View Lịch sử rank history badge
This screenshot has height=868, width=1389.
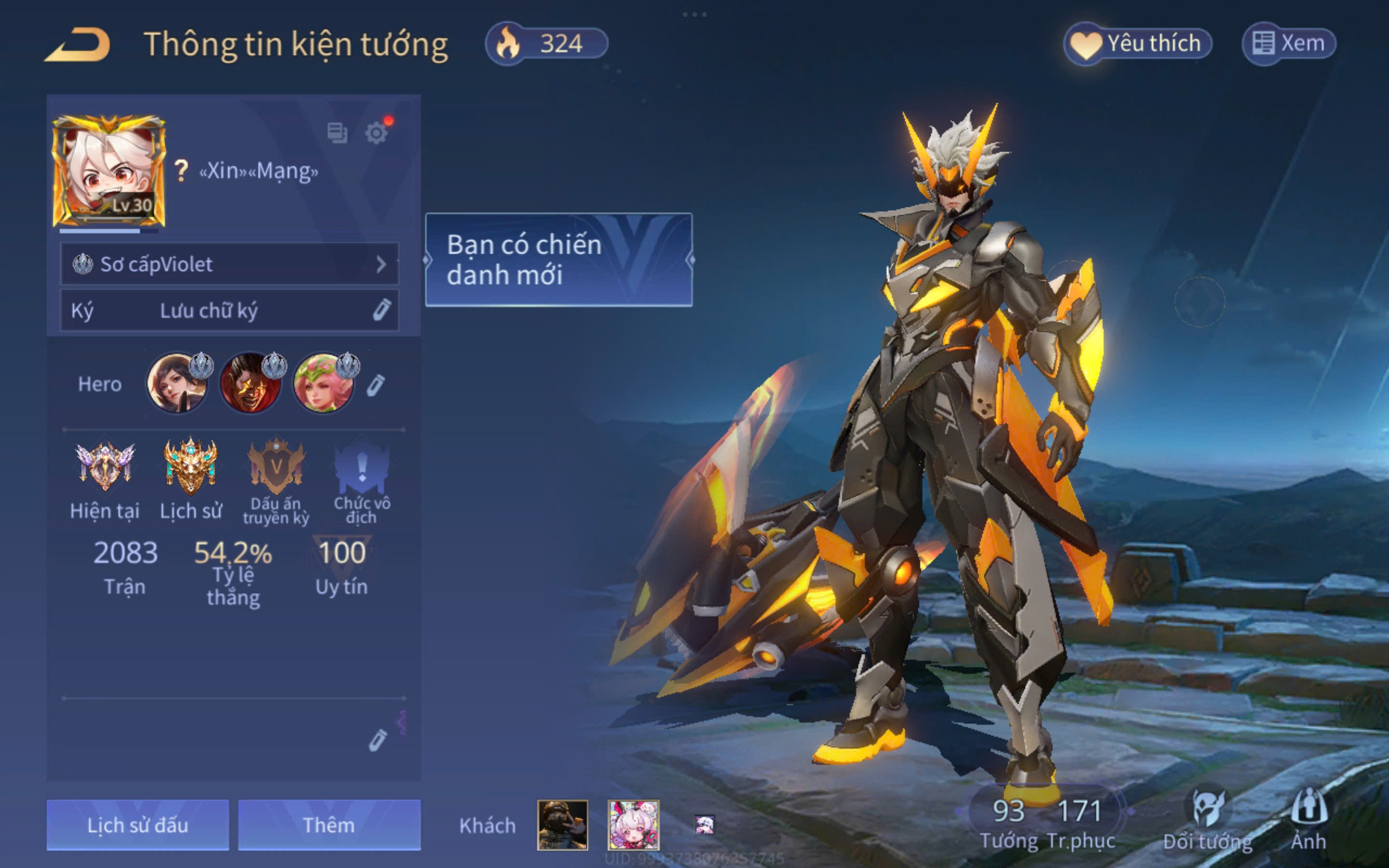coord(191,468)
